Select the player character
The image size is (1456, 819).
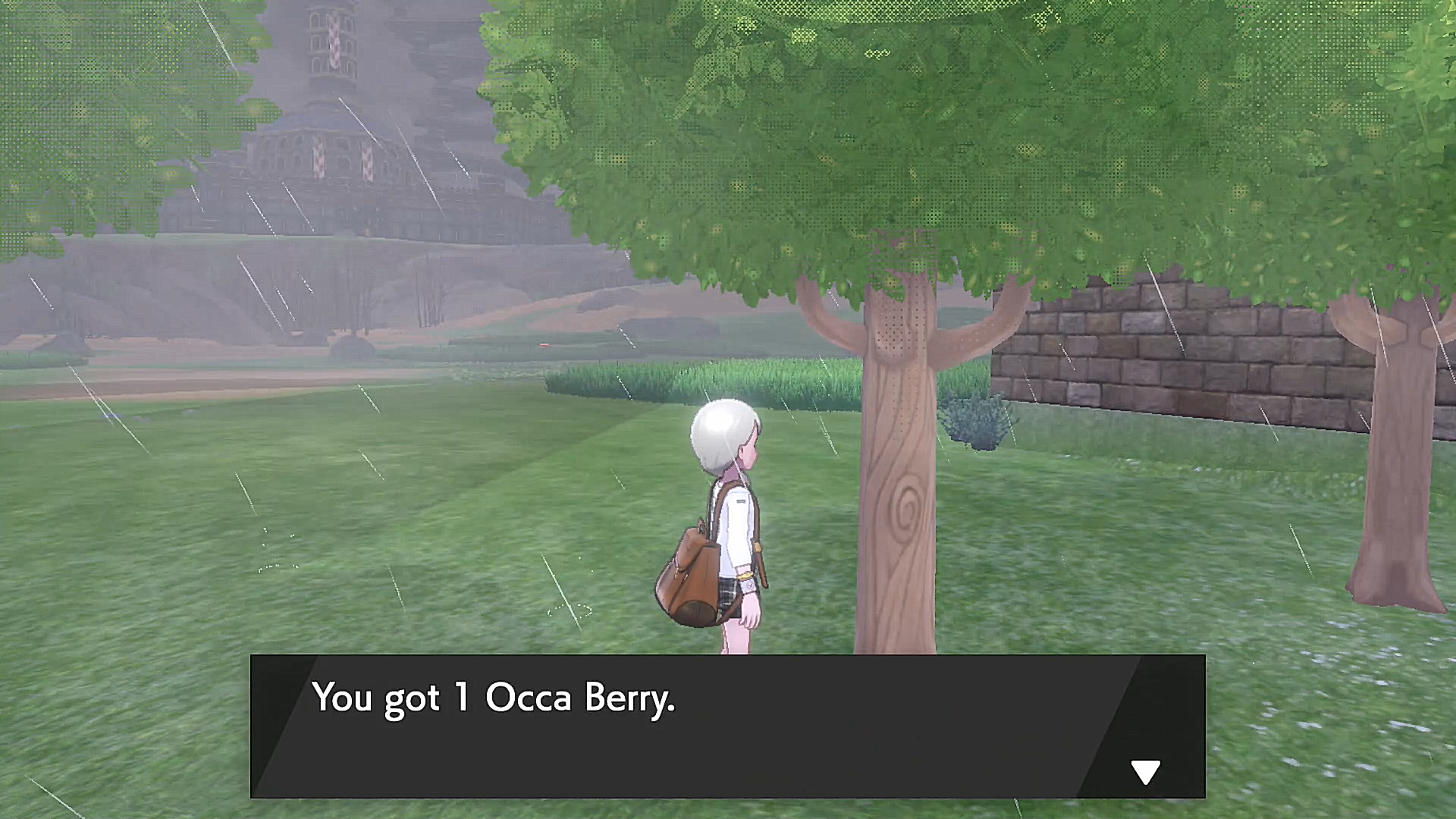pos(728,523)
